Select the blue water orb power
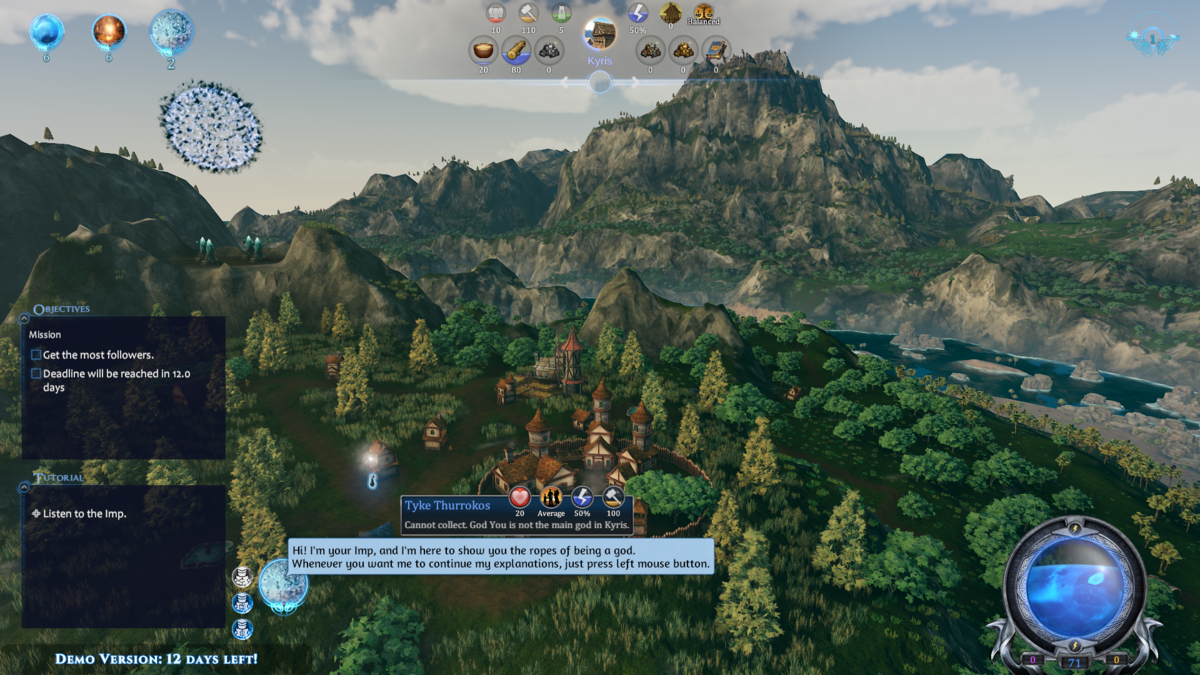 pyautogui.click(x=46, y=32)
